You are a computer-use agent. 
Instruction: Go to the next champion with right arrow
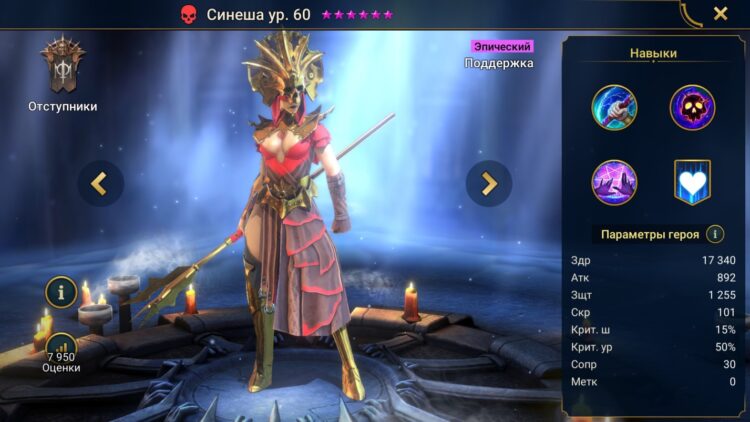[489, 183]
